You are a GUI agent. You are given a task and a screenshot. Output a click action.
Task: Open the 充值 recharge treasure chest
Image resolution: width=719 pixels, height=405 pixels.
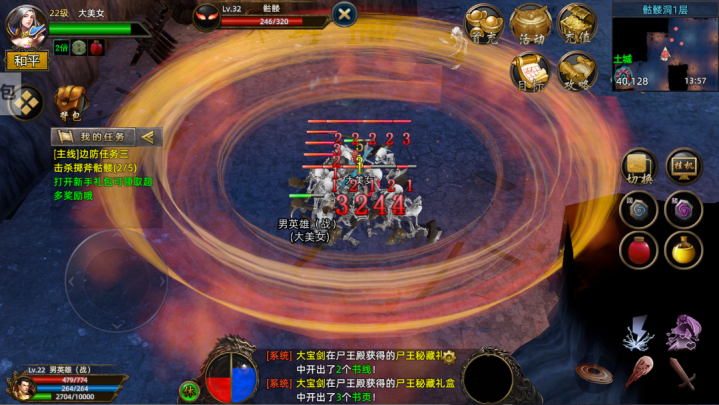coord(577,23)
